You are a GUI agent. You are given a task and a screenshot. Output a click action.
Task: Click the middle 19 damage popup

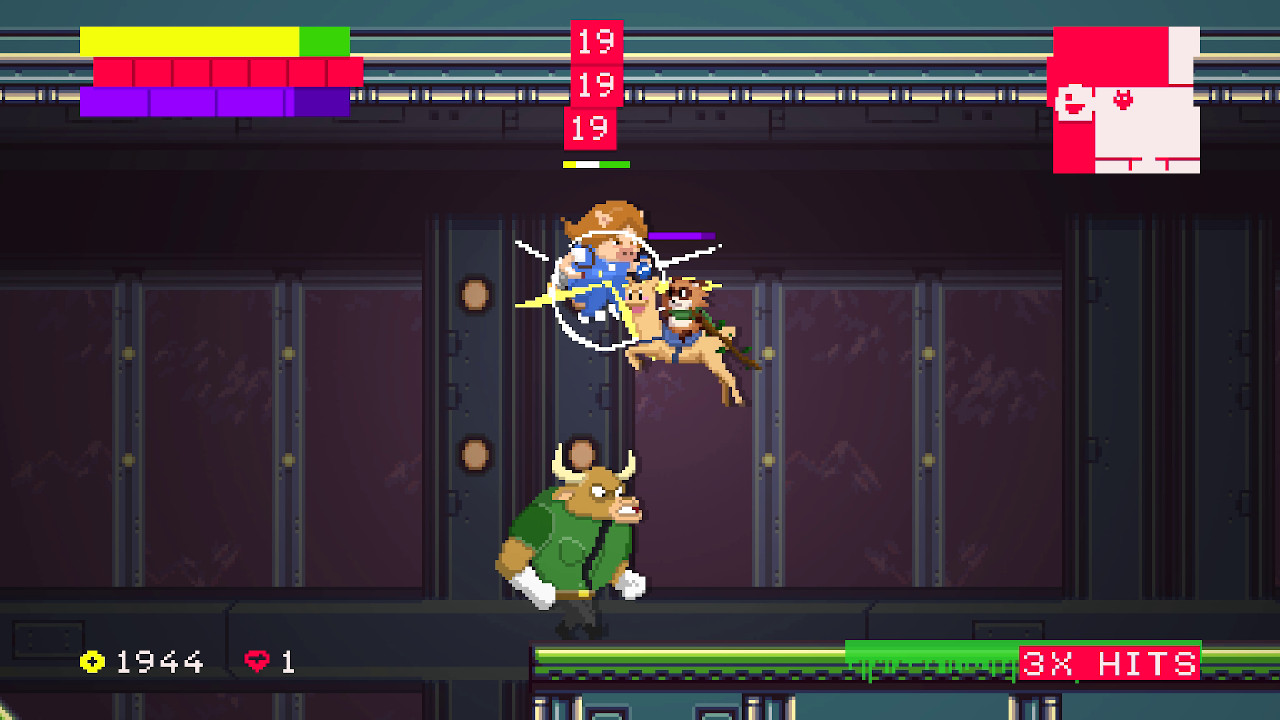(x=596, y=86)
